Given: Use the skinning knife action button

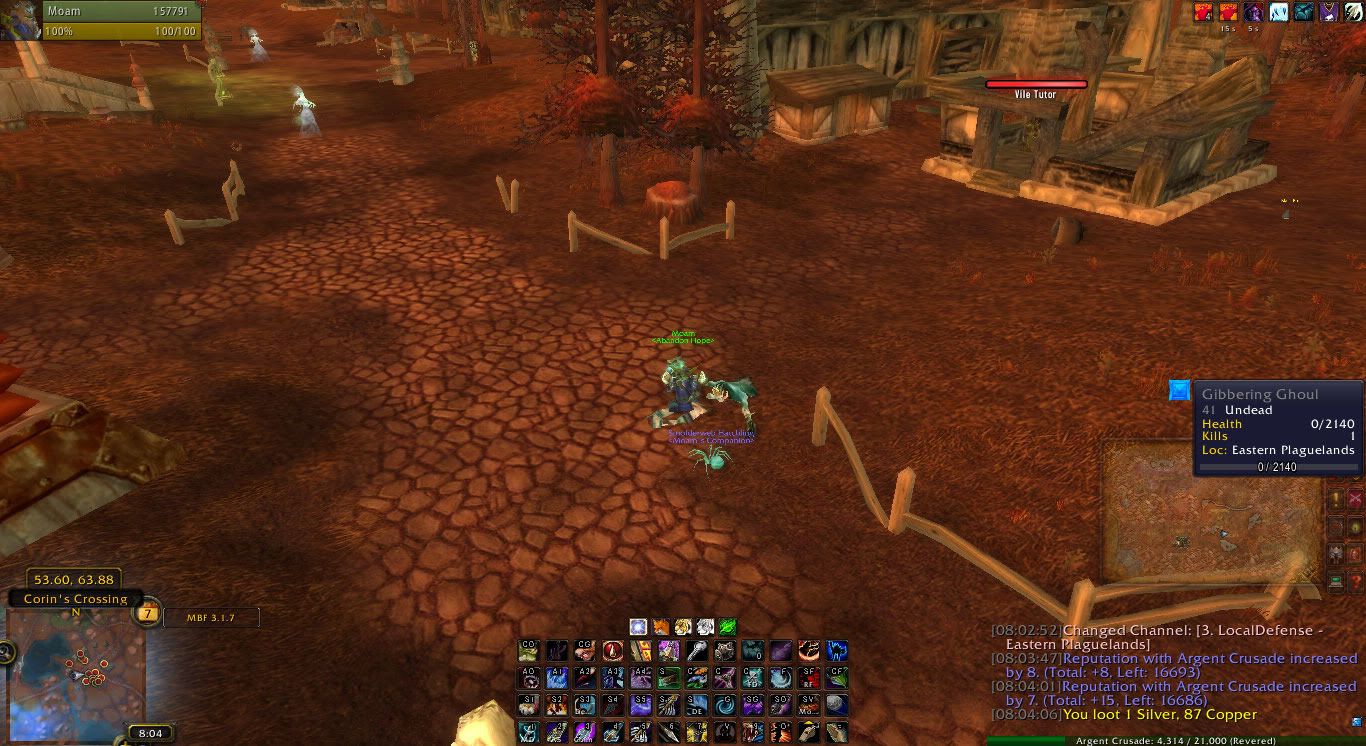Looking at the screenshot, I should tap(668, 732).
